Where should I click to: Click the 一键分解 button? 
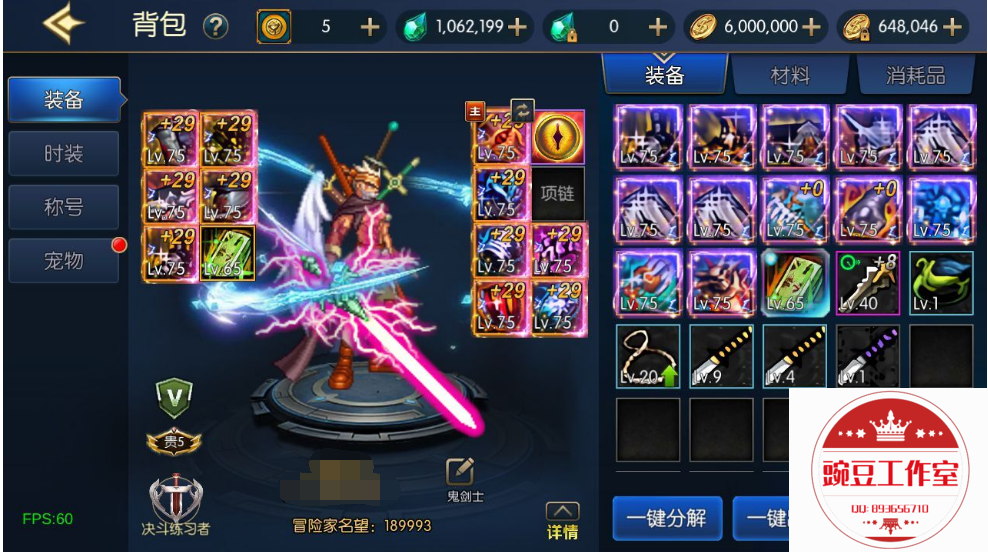click(x=666, y=518)
